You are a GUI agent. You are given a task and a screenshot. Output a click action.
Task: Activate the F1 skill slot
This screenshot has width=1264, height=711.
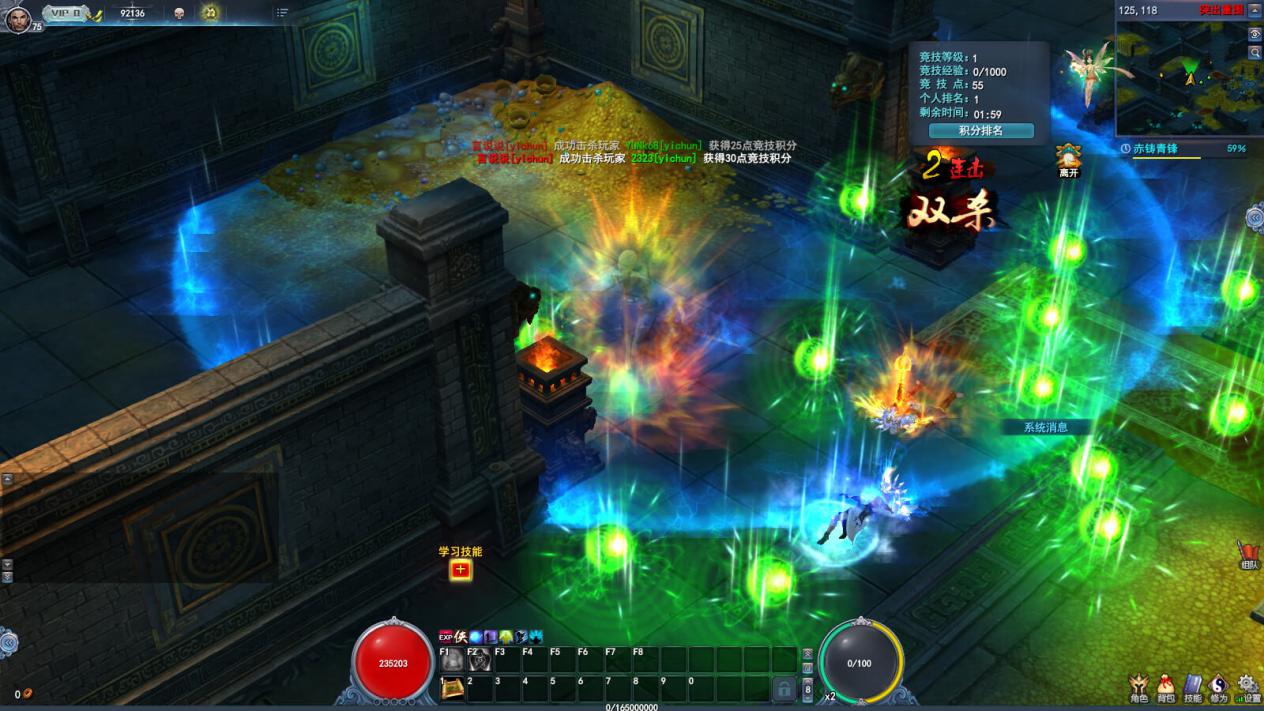[x=453, y=660]
